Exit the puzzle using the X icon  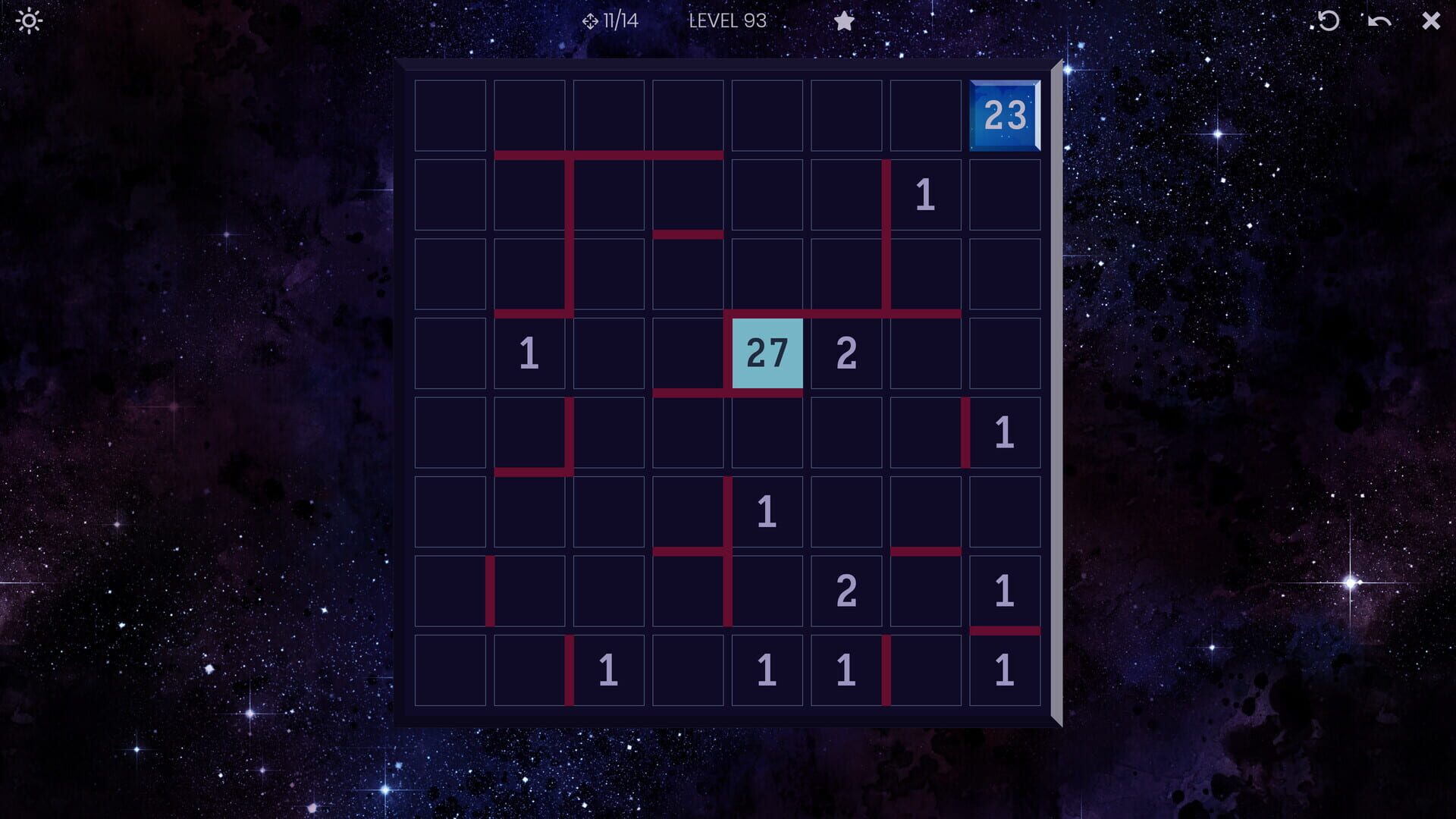[1429, 20]
